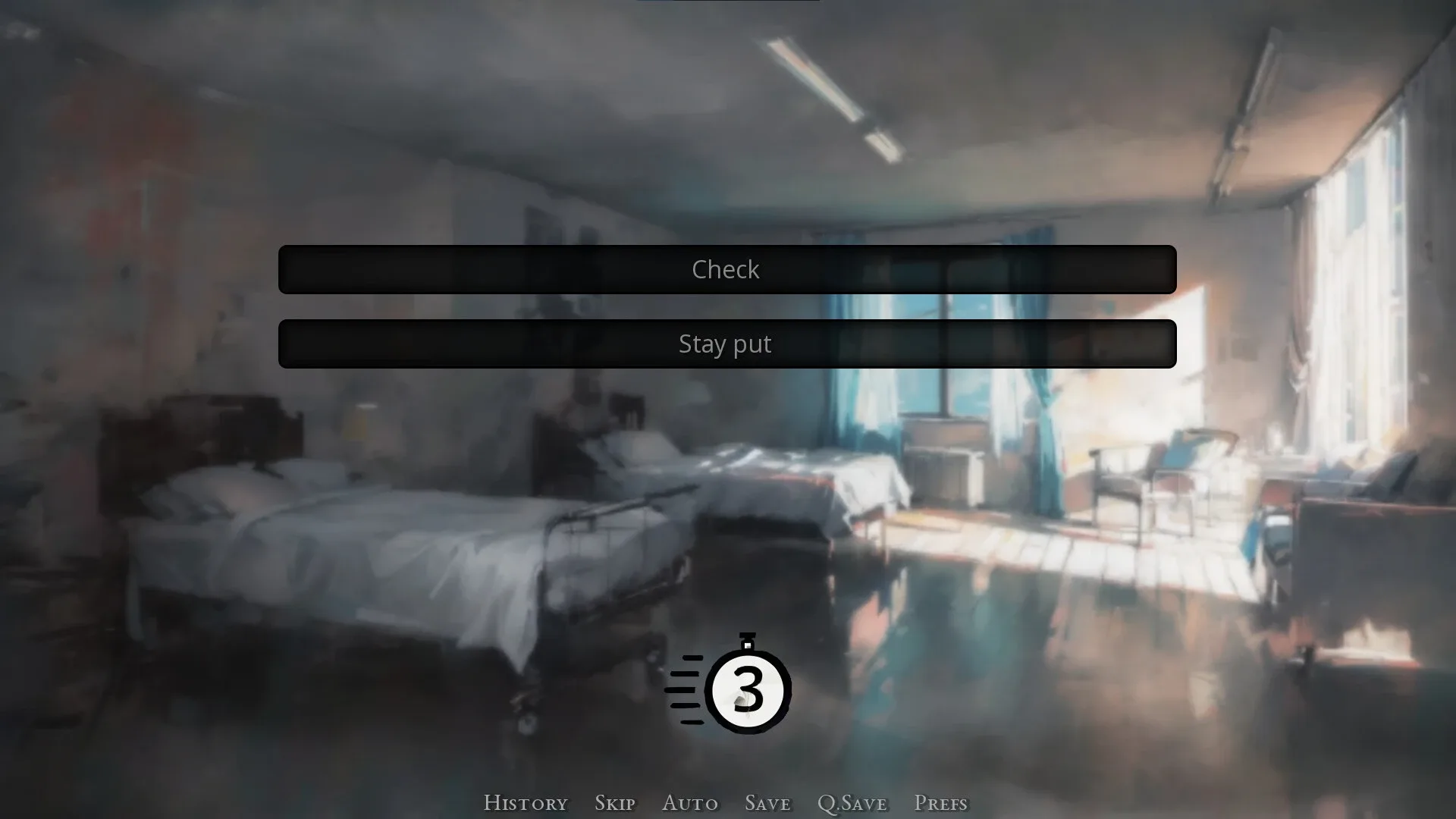Open the Prefs preferences screen
This screenshot has height=819, width=1456.
(x=940, y=802)
